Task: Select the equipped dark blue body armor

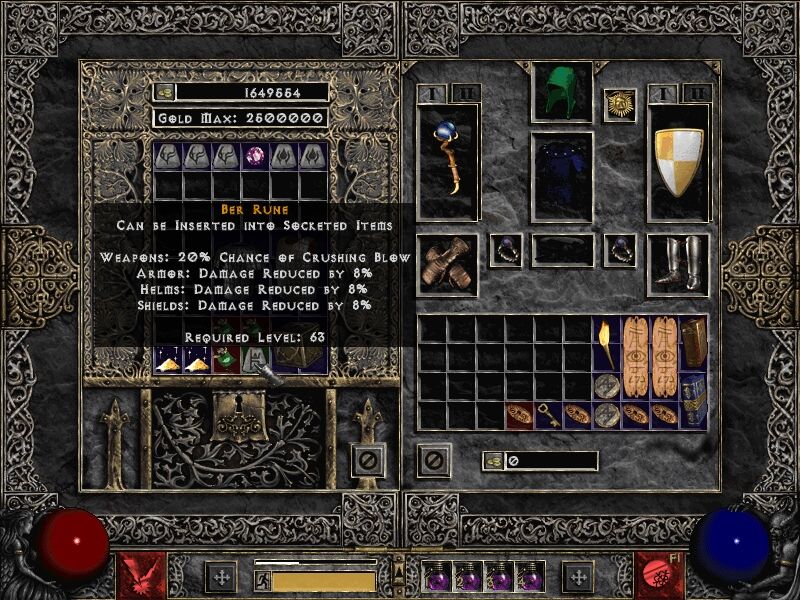Action: (x=561, y=175)
